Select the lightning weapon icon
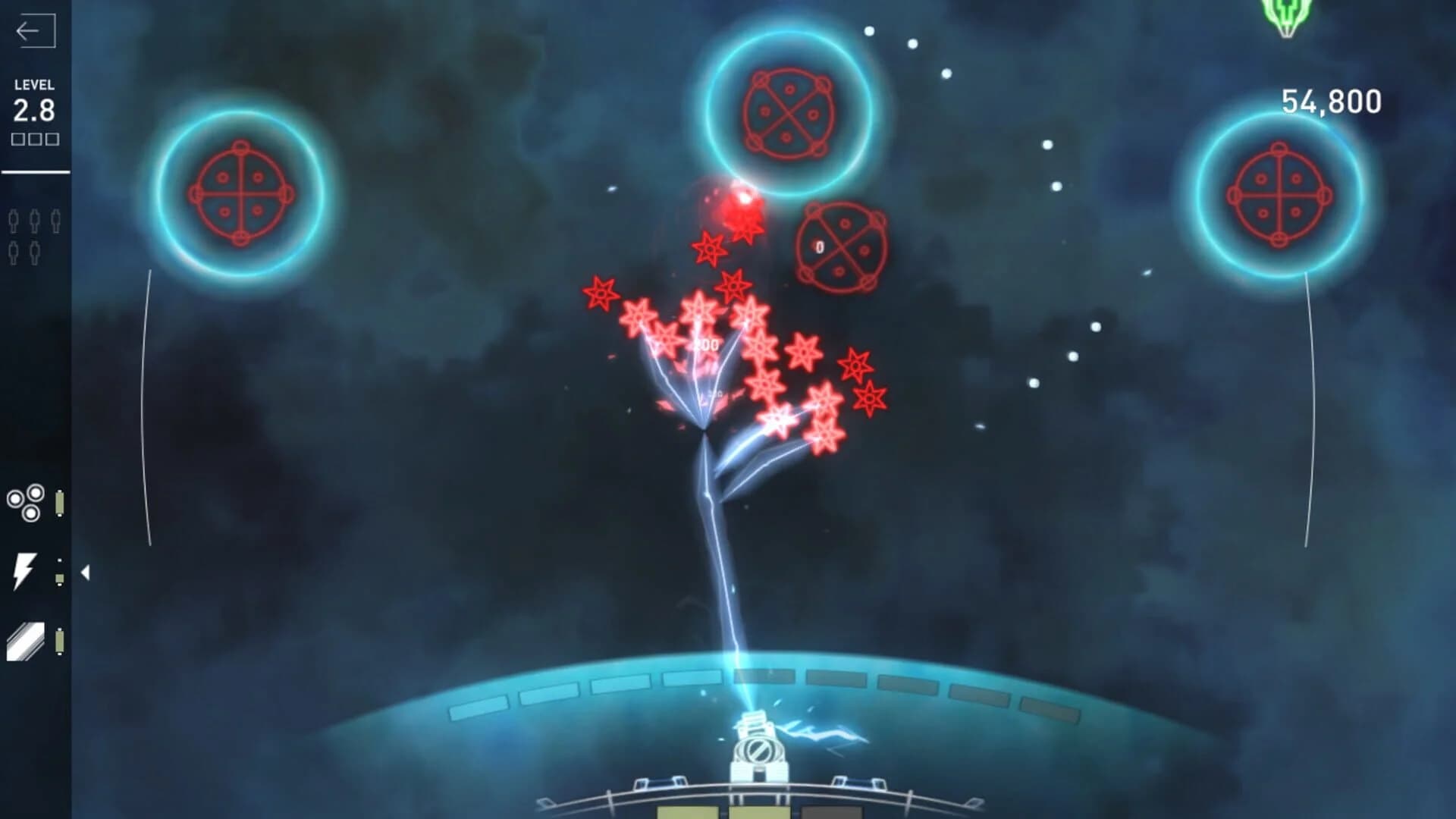This screenshot has width=1456, height=819. 24,571
